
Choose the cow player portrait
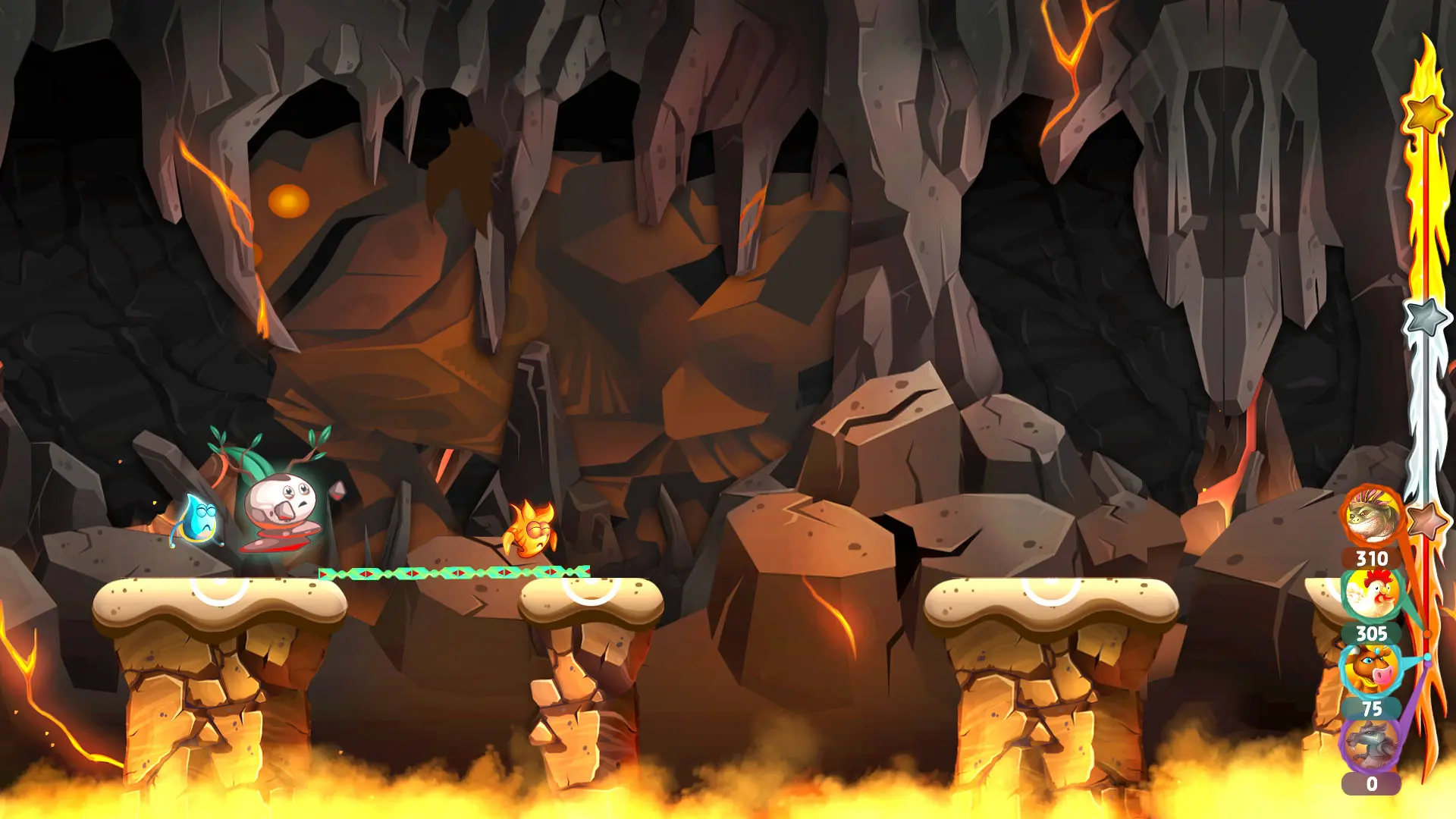[x=1371, y=670]
